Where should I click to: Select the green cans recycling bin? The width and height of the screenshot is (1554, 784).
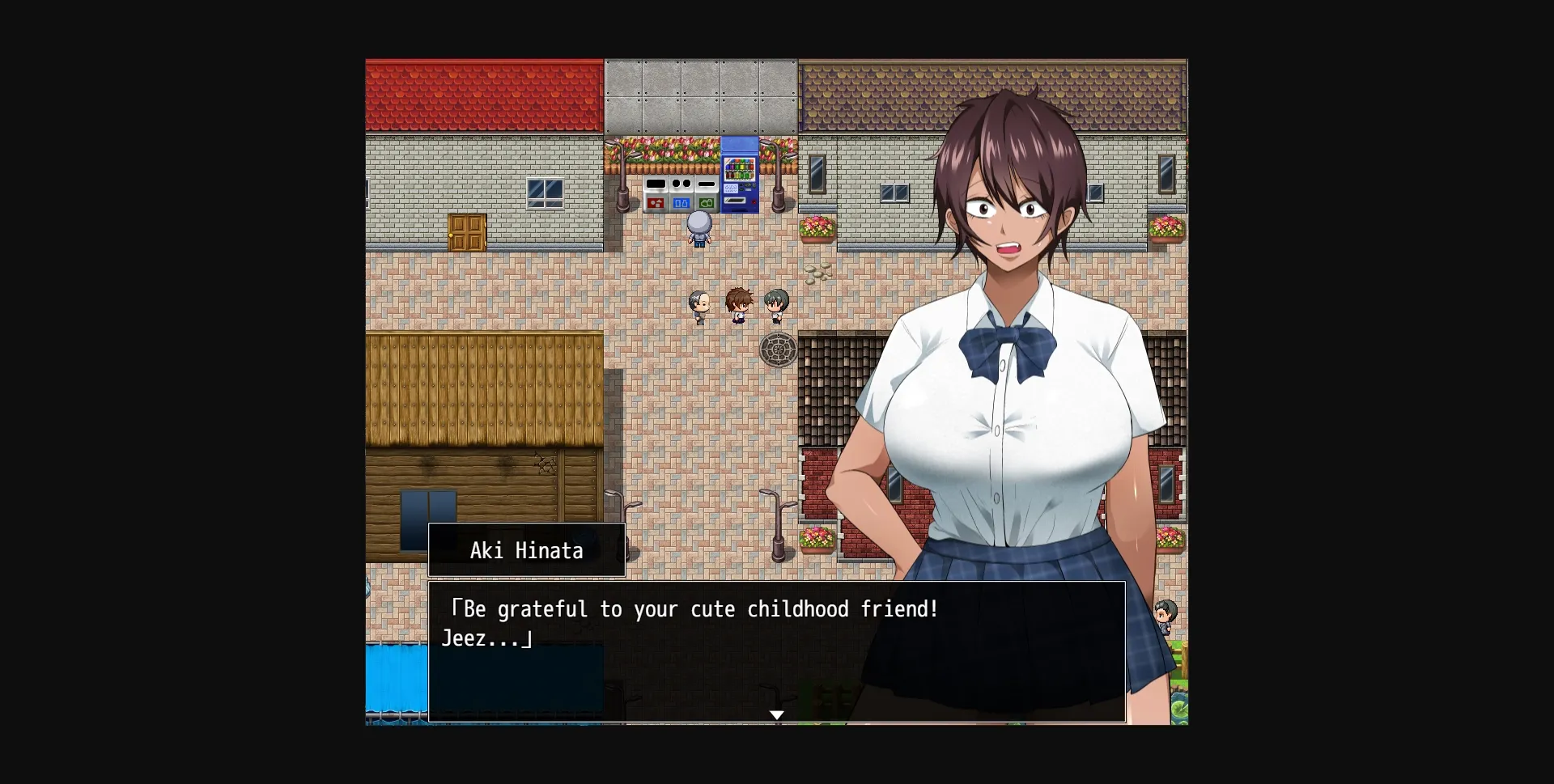click(707, 202)
